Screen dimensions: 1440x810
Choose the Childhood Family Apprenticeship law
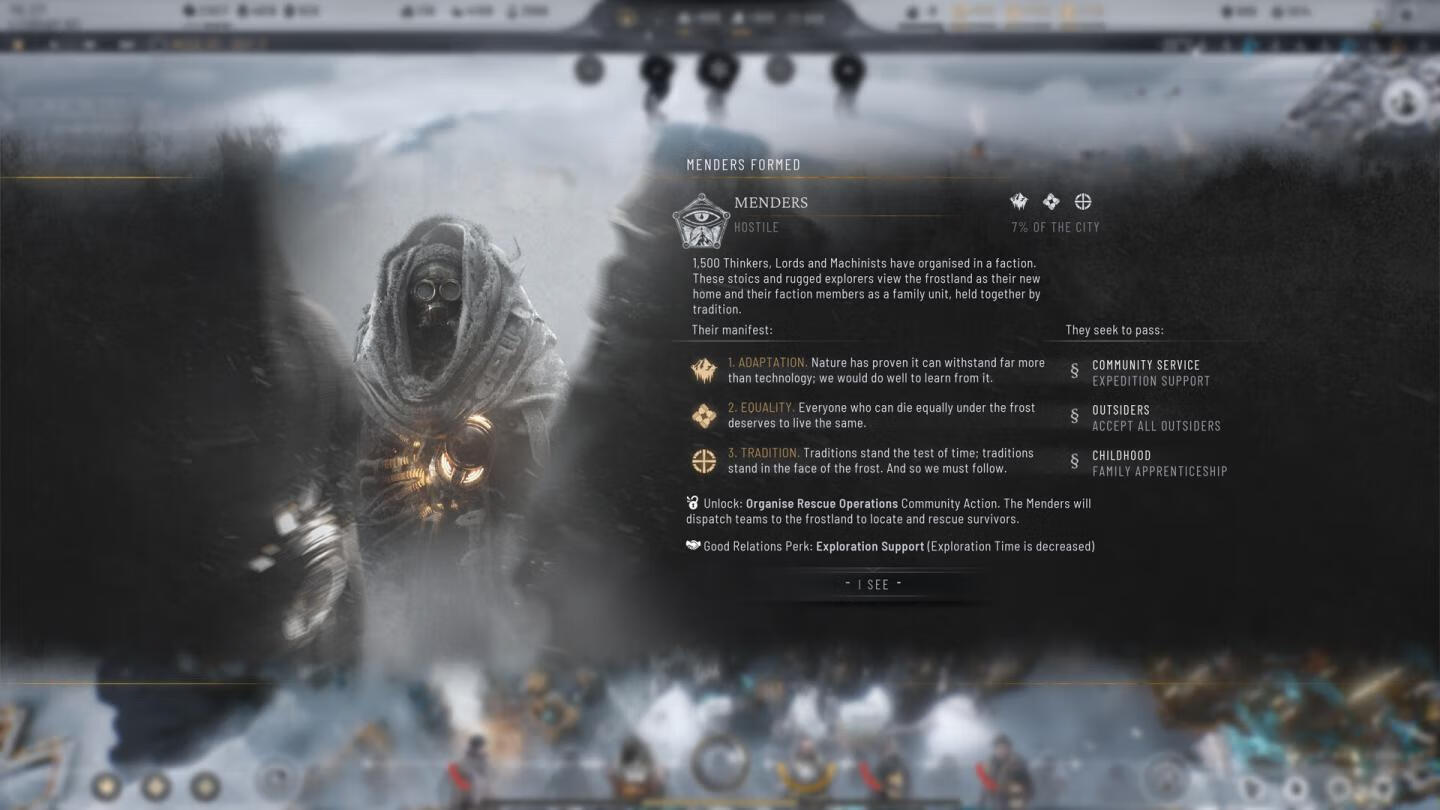tap(1158, 463)
